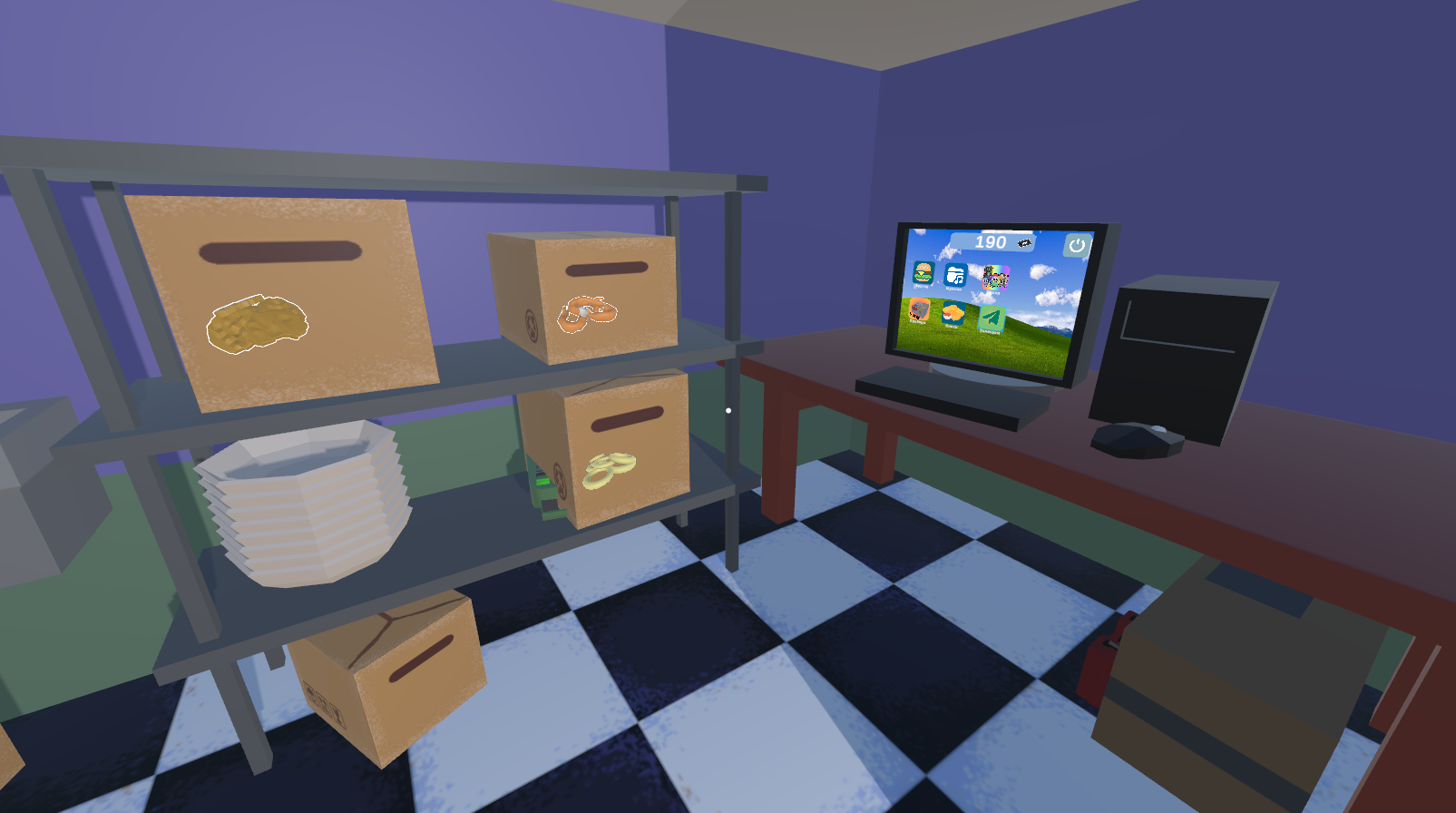Open the grill crafting app
The height and width of the screenshot is (813, 1456).
(x=919, y=309)
